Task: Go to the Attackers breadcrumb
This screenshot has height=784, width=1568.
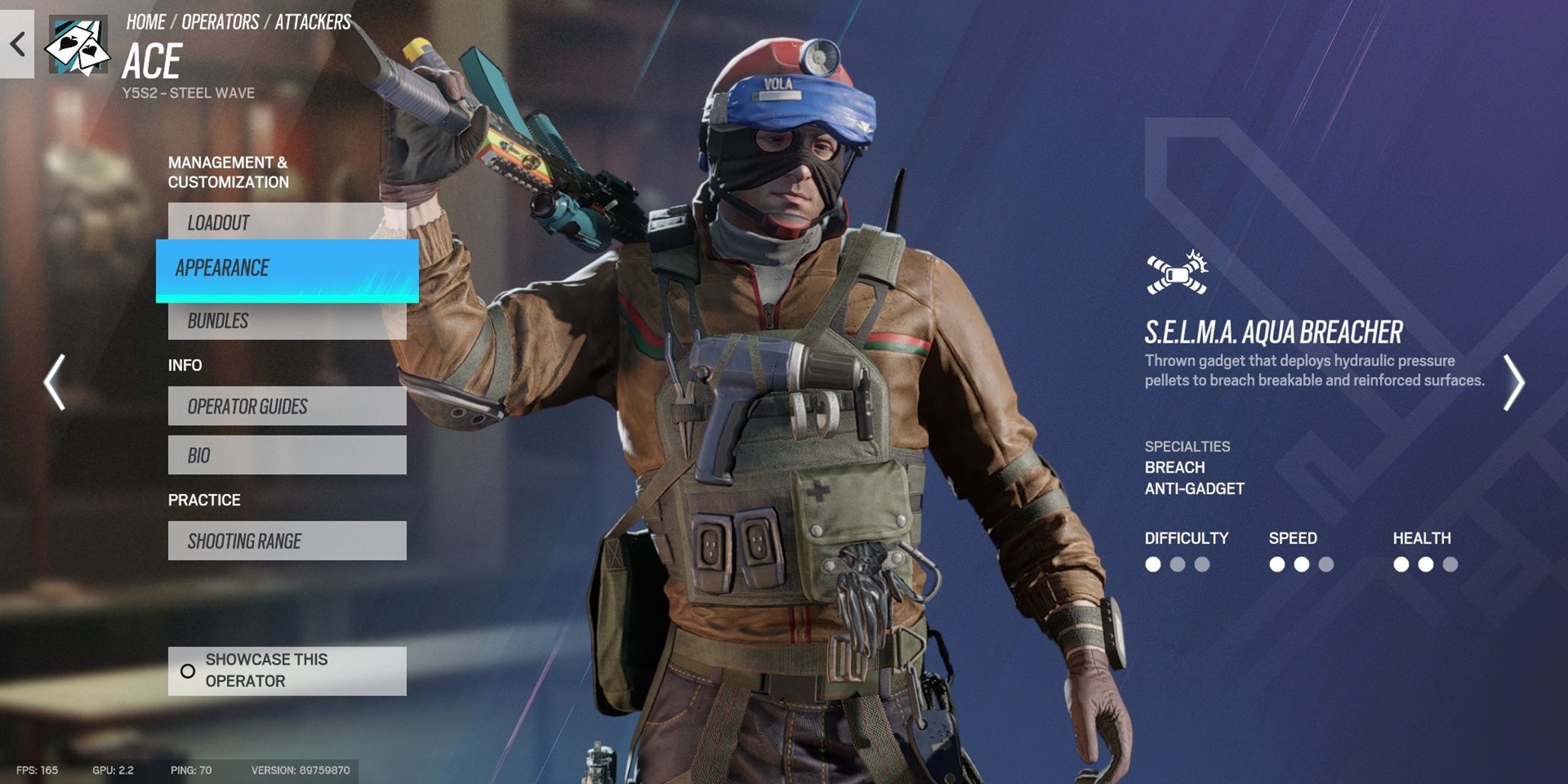Action: 313,22
